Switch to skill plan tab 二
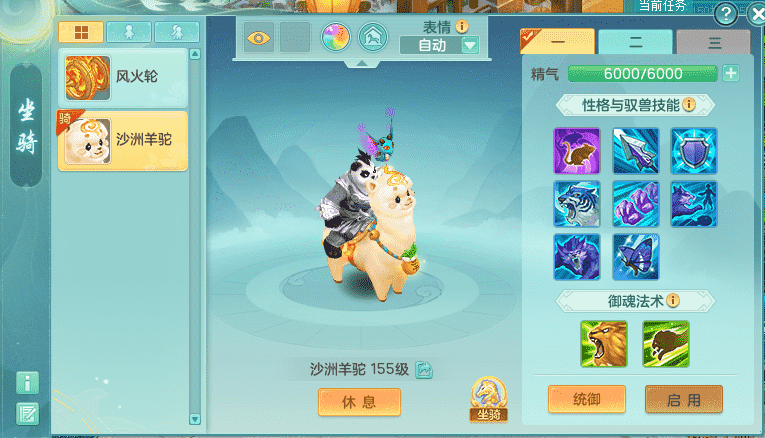 (x=635, y=43)
